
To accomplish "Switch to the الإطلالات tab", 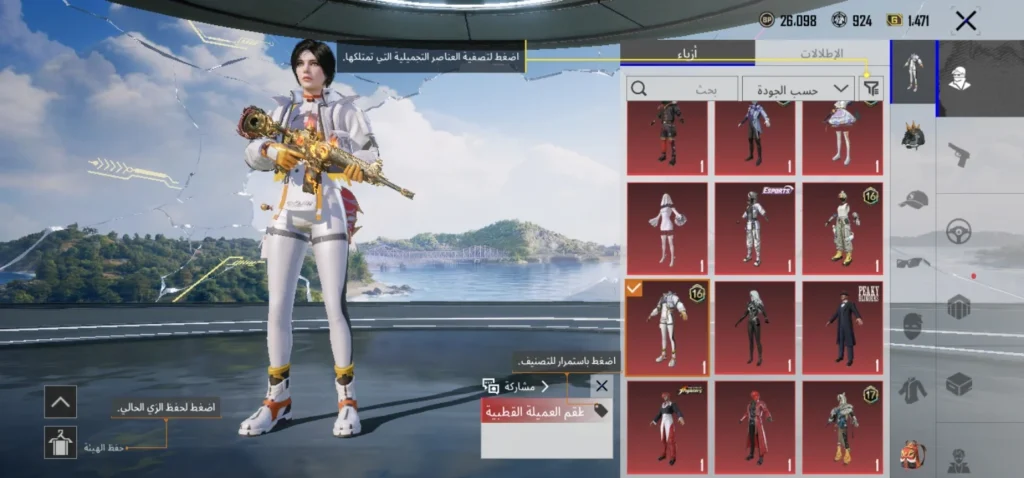I will (822, 53).
